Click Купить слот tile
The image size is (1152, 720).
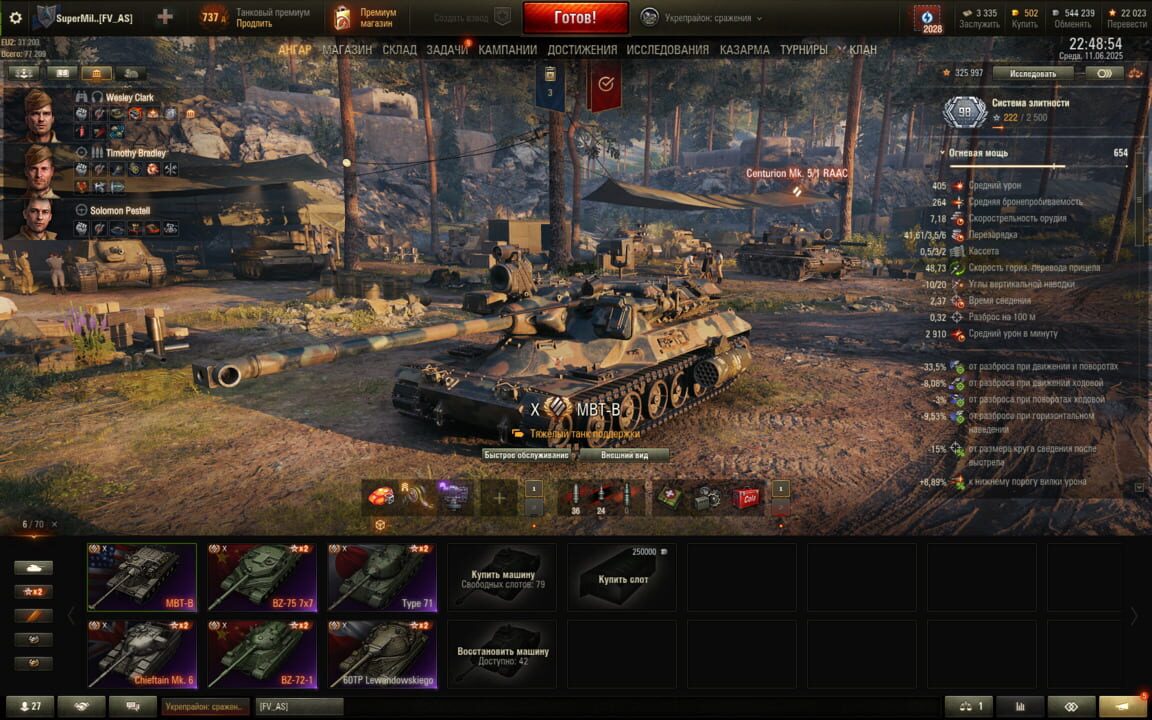622,579
